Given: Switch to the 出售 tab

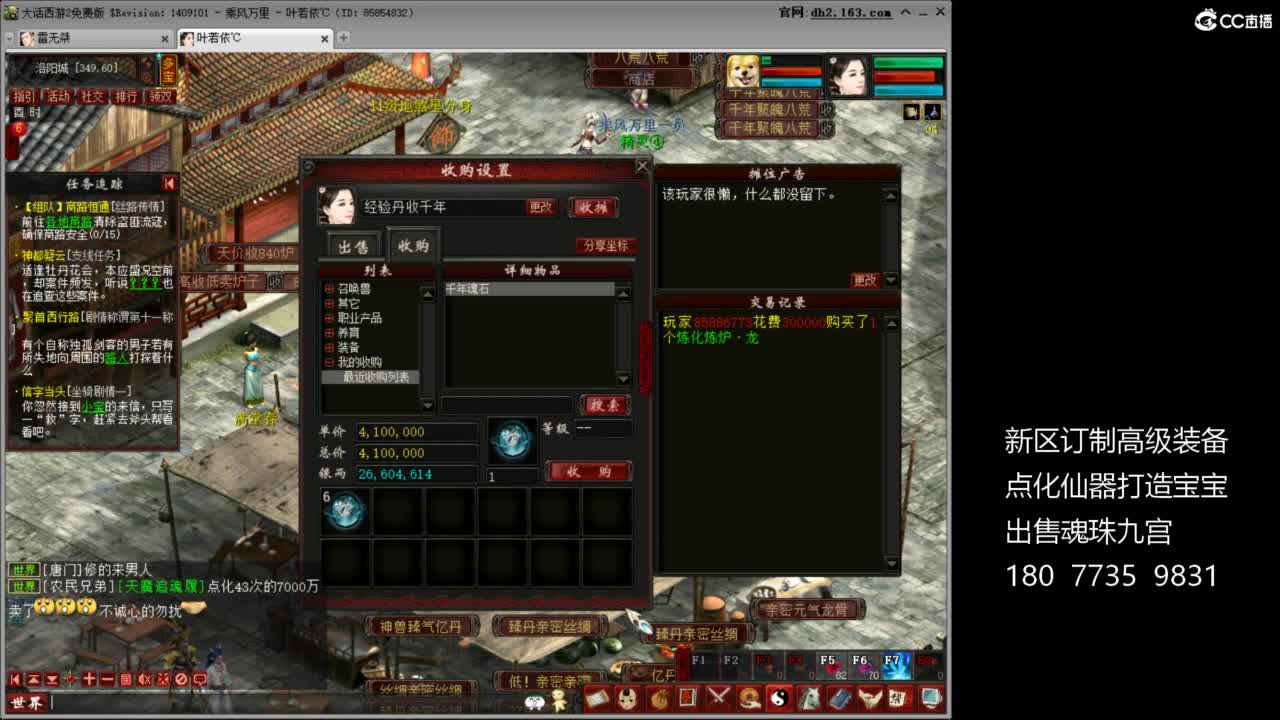Looking at the screenshot, I should 355,245.
